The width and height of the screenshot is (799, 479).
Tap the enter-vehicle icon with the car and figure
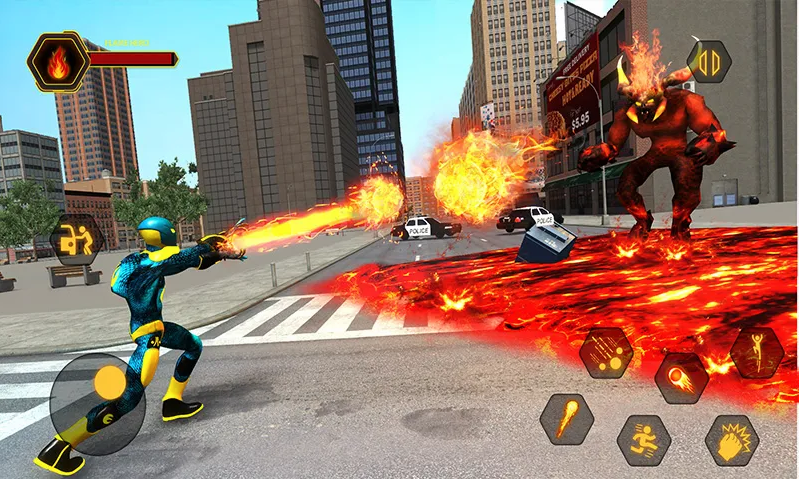pos(76,240)
